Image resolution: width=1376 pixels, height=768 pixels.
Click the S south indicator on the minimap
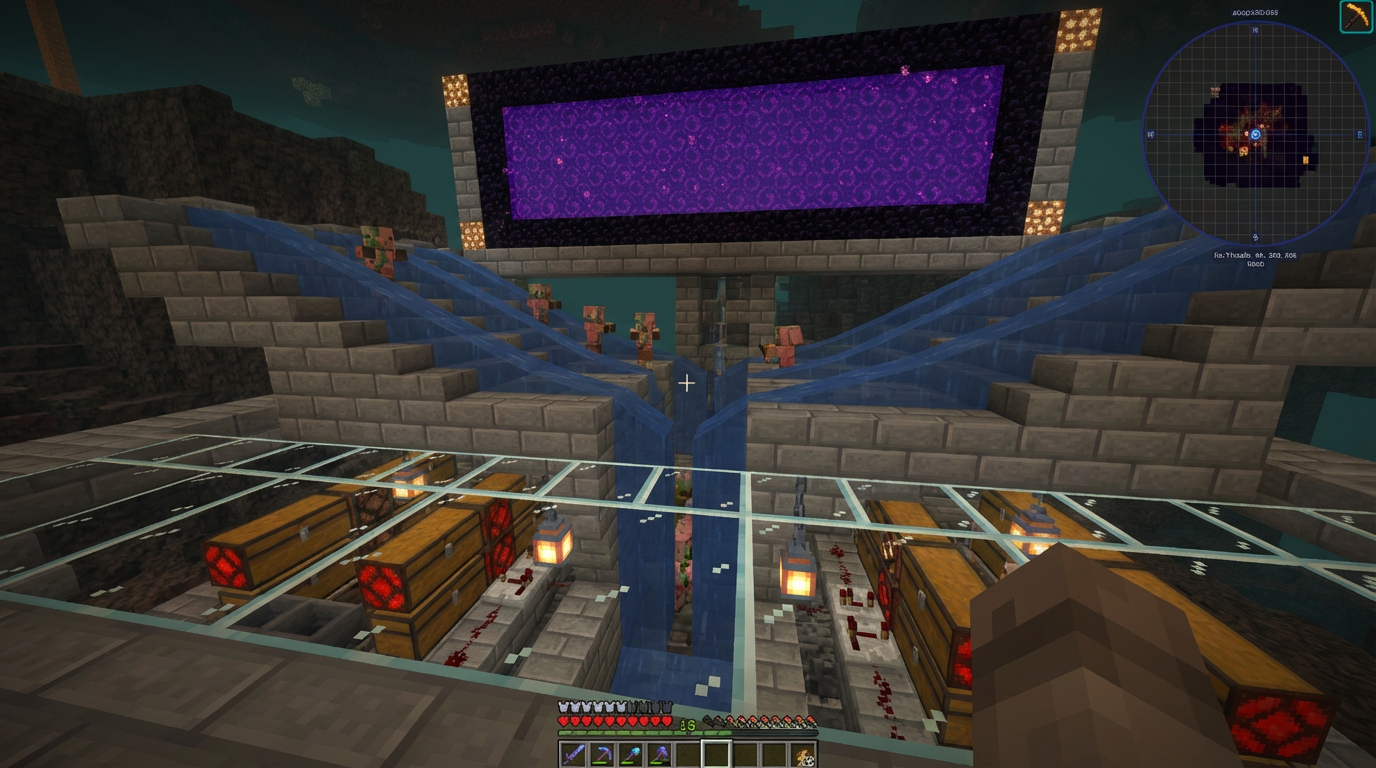pyautogui.click(x=1253, y=236)
